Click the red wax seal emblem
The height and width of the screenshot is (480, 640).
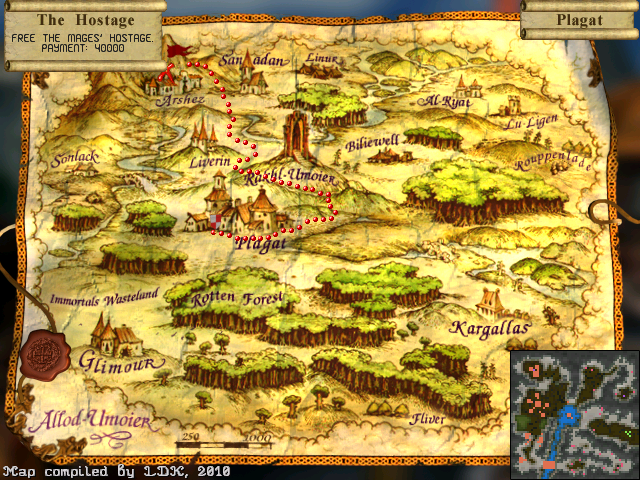coord(45,352)
